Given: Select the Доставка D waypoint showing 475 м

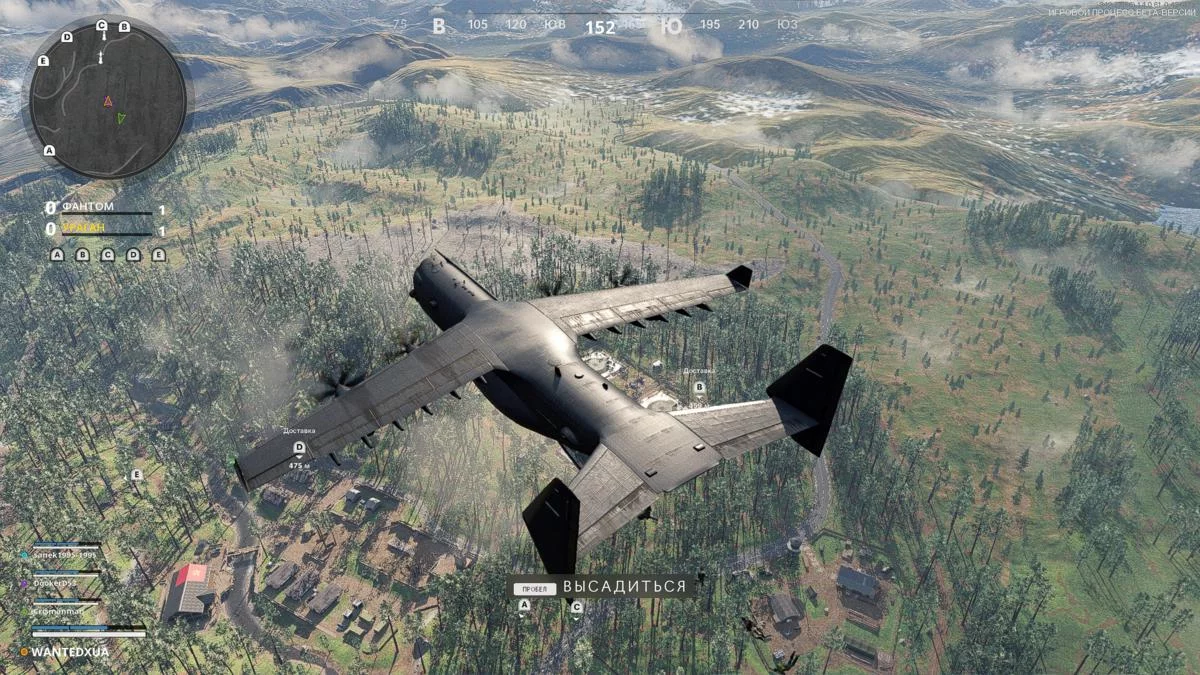Looking at the screenshot, I should 299,447.
